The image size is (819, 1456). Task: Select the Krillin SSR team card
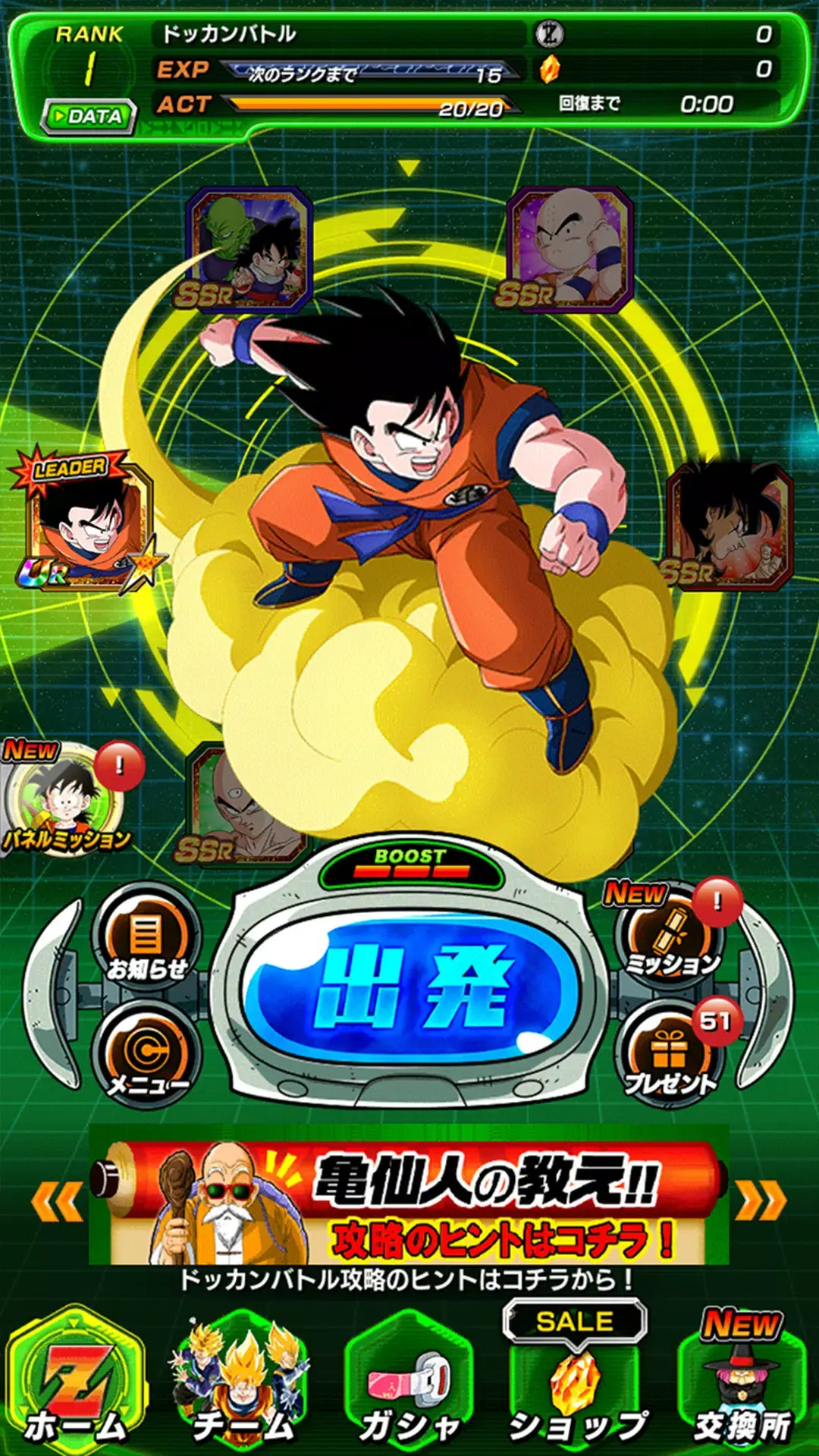[570, 250]
